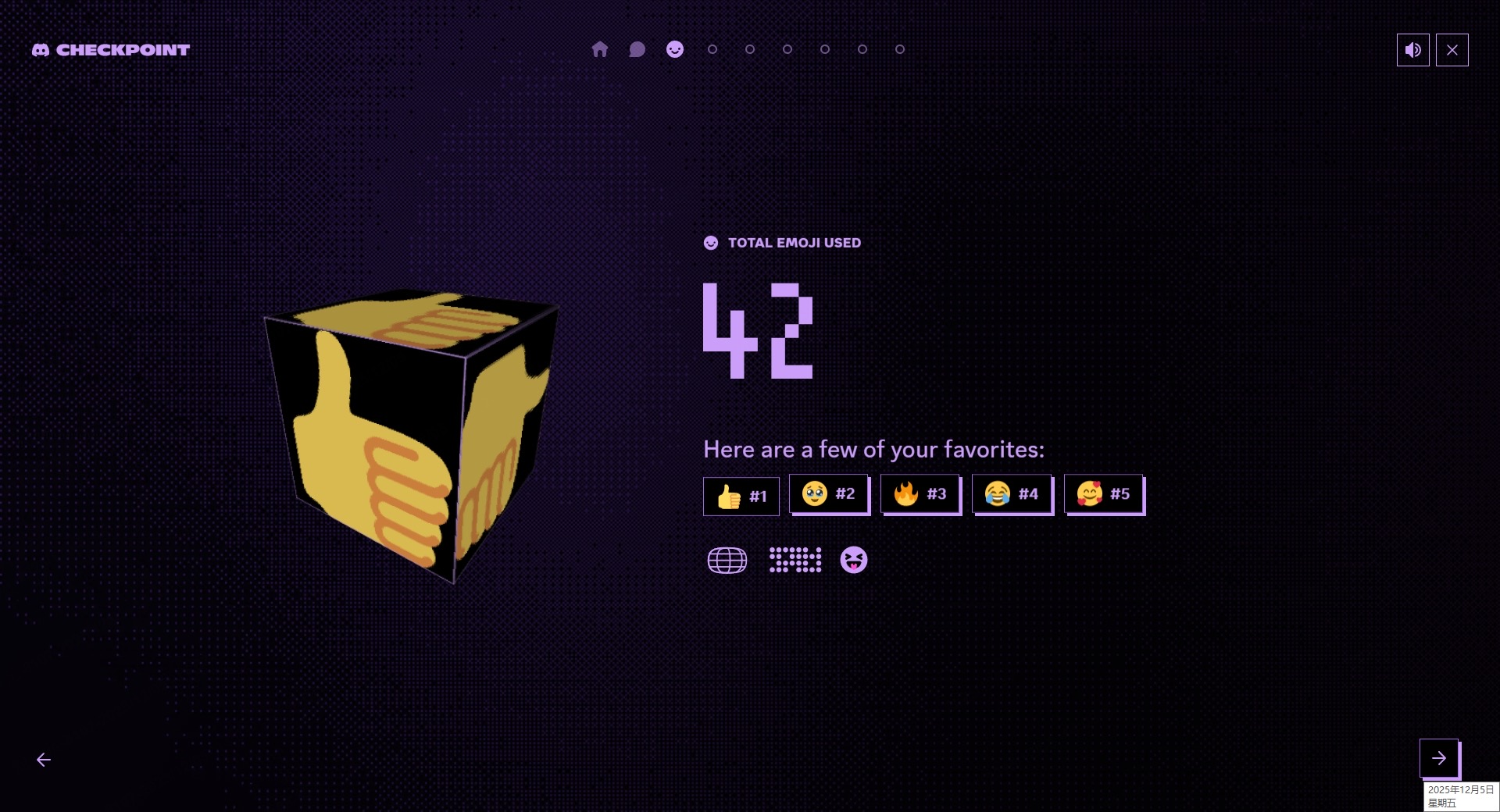
Task: Select the tears of joy #4 favorite
Action: tap(1011, 493)
